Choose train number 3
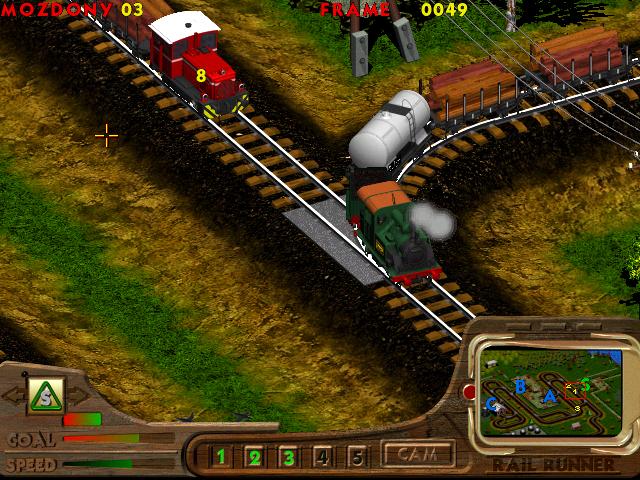This screenshot has height=480, width=640. [x=289, y=458]
